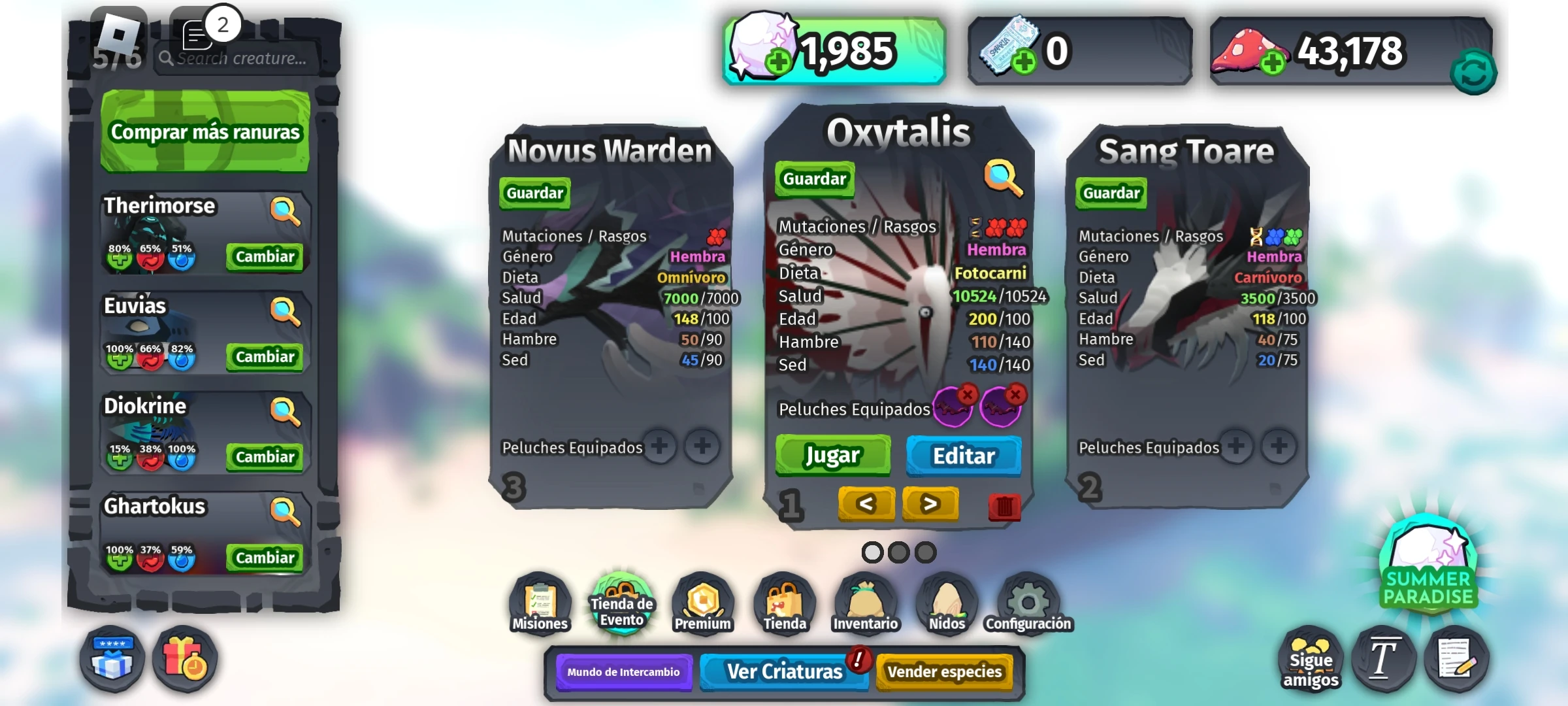The width and height of the screenshot is (1568, 706).
Task: Switch to Mundo de Intercambio
Action: (623, 671)
